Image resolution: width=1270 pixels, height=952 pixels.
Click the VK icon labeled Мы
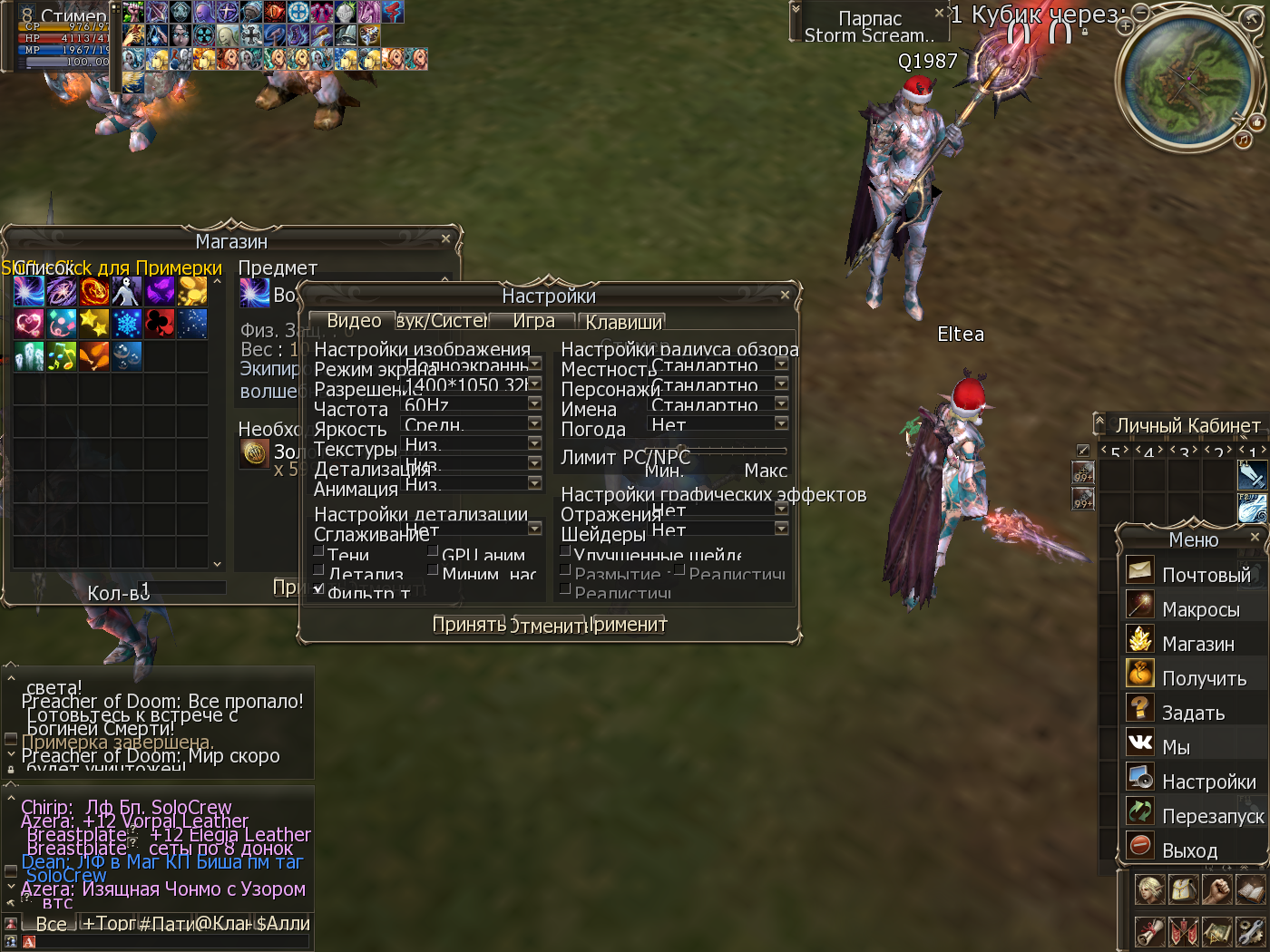click(1139, 743)
